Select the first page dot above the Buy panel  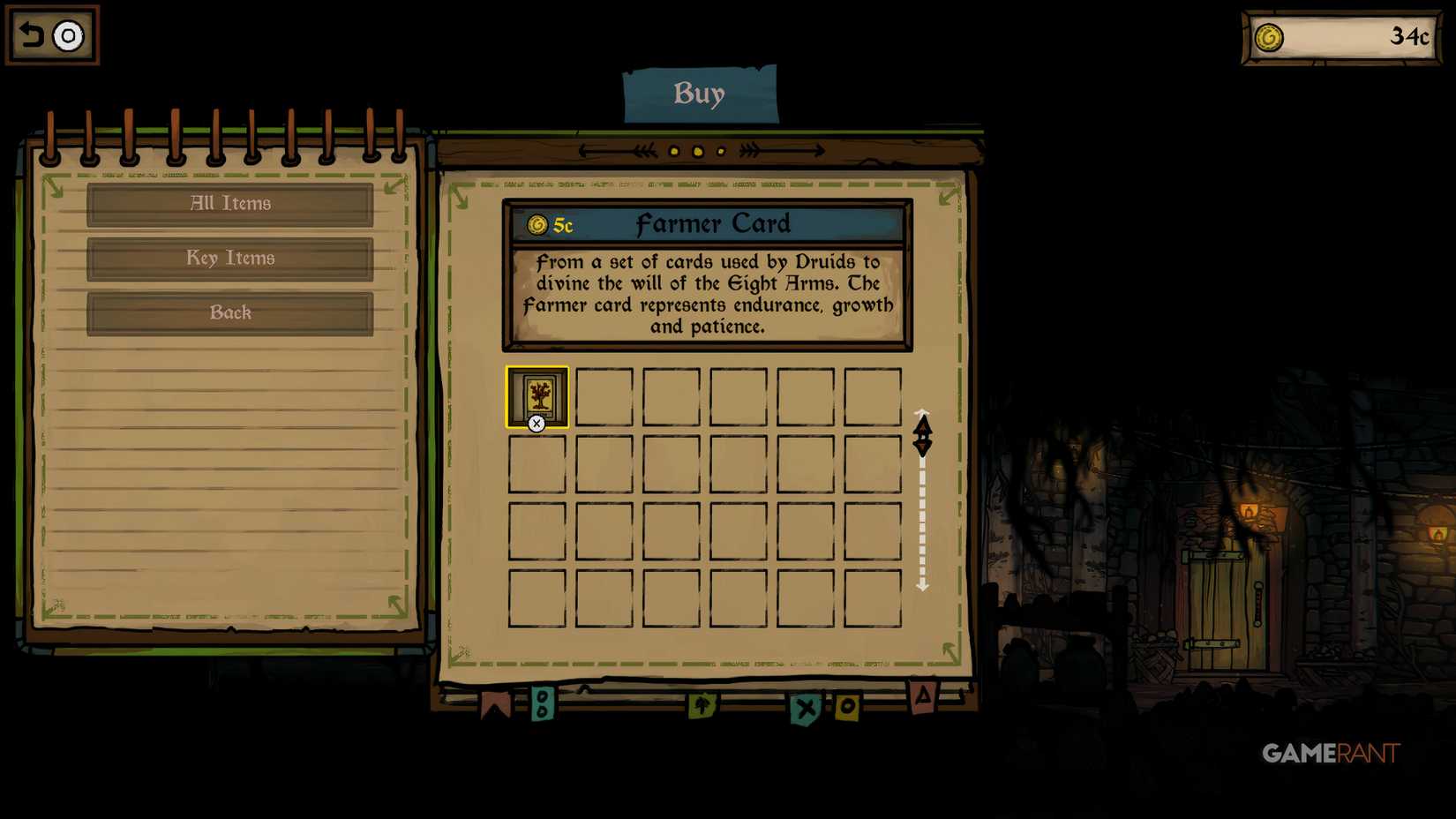[x=675, y=151]
